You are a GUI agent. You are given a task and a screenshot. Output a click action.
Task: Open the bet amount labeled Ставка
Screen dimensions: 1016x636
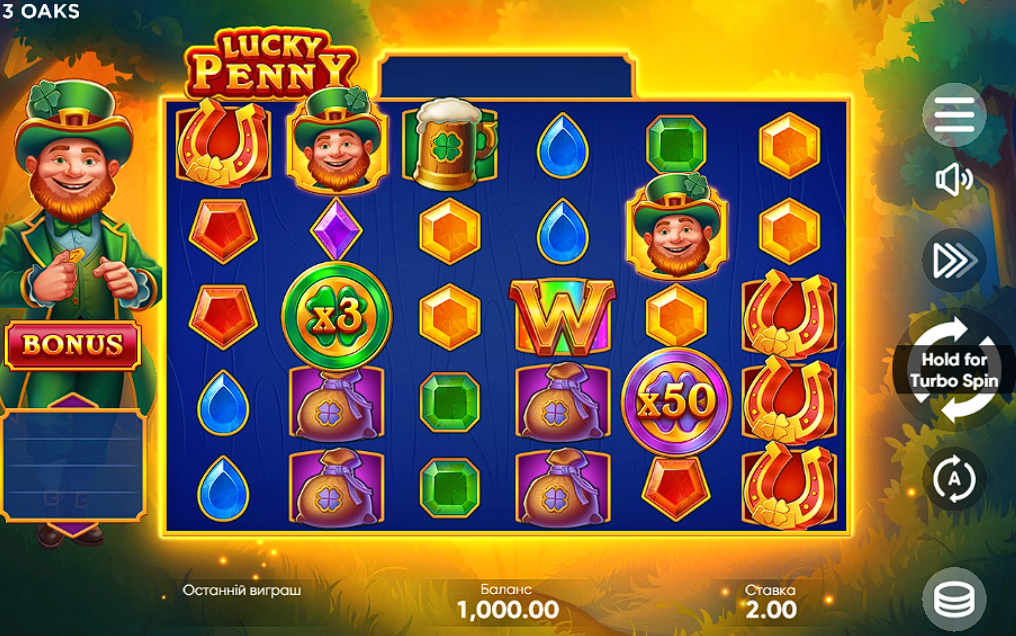coord(770,600)
